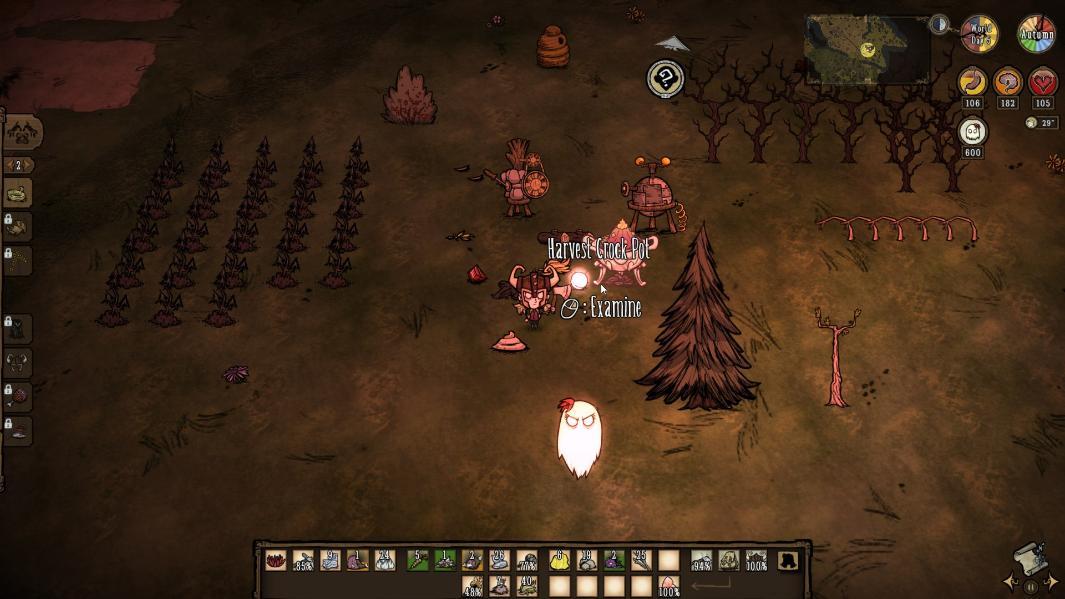Pick the twigs stack of 25
Viewport: 1065px width, 599px height.
640,562
